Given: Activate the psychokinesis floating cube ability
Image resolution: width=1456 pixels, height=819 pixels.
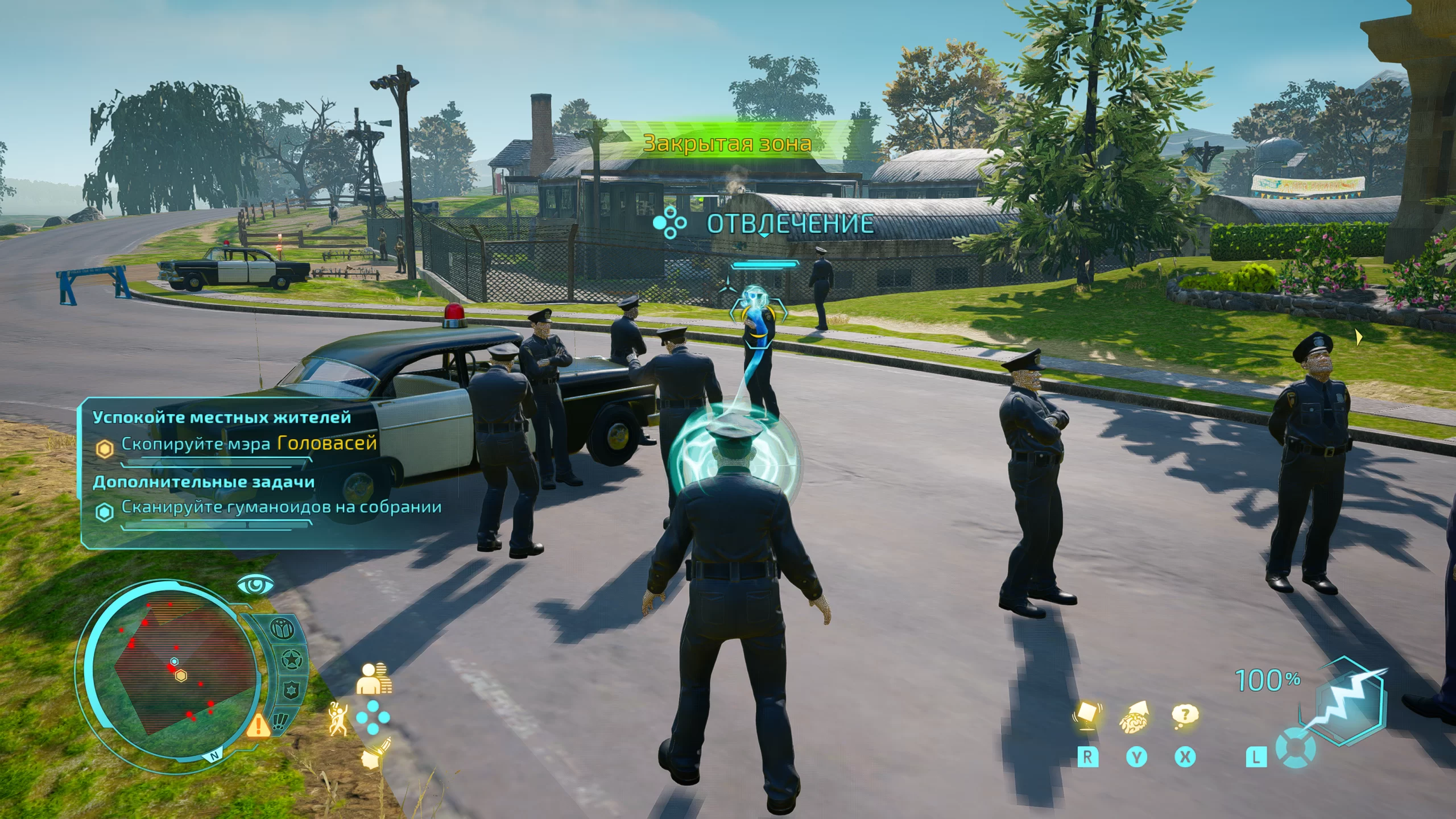Looking at the screenshot, I should 1087,715.
